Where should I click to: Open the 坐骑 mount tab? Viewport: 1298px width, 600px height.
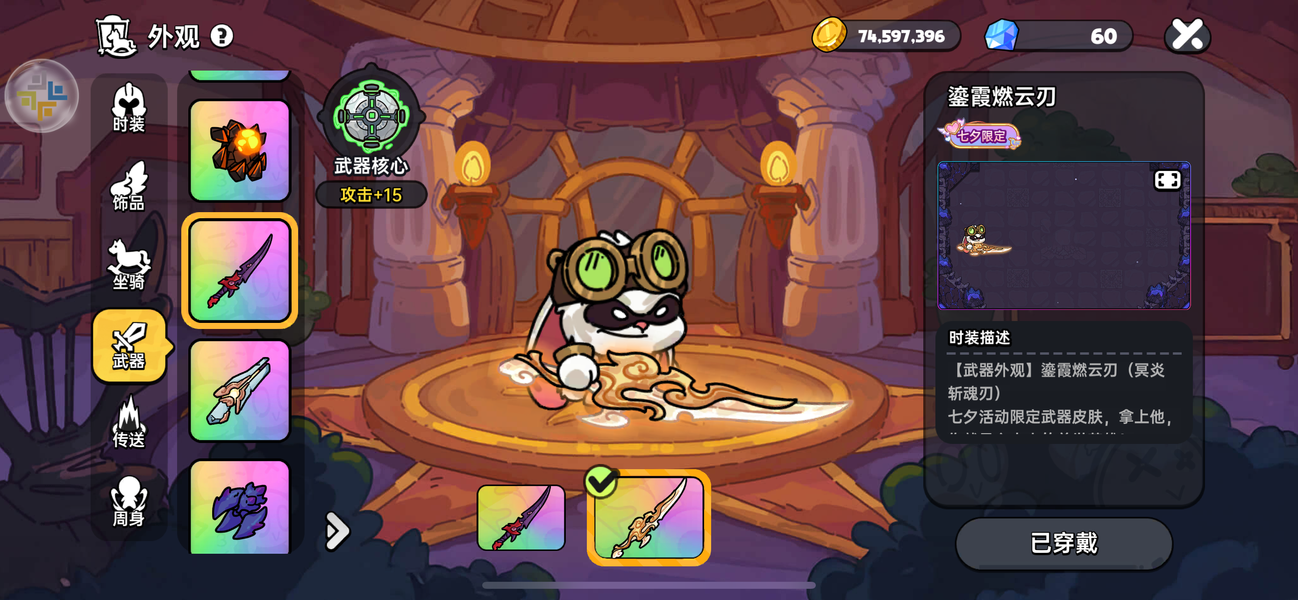click(x=129, y=265)
